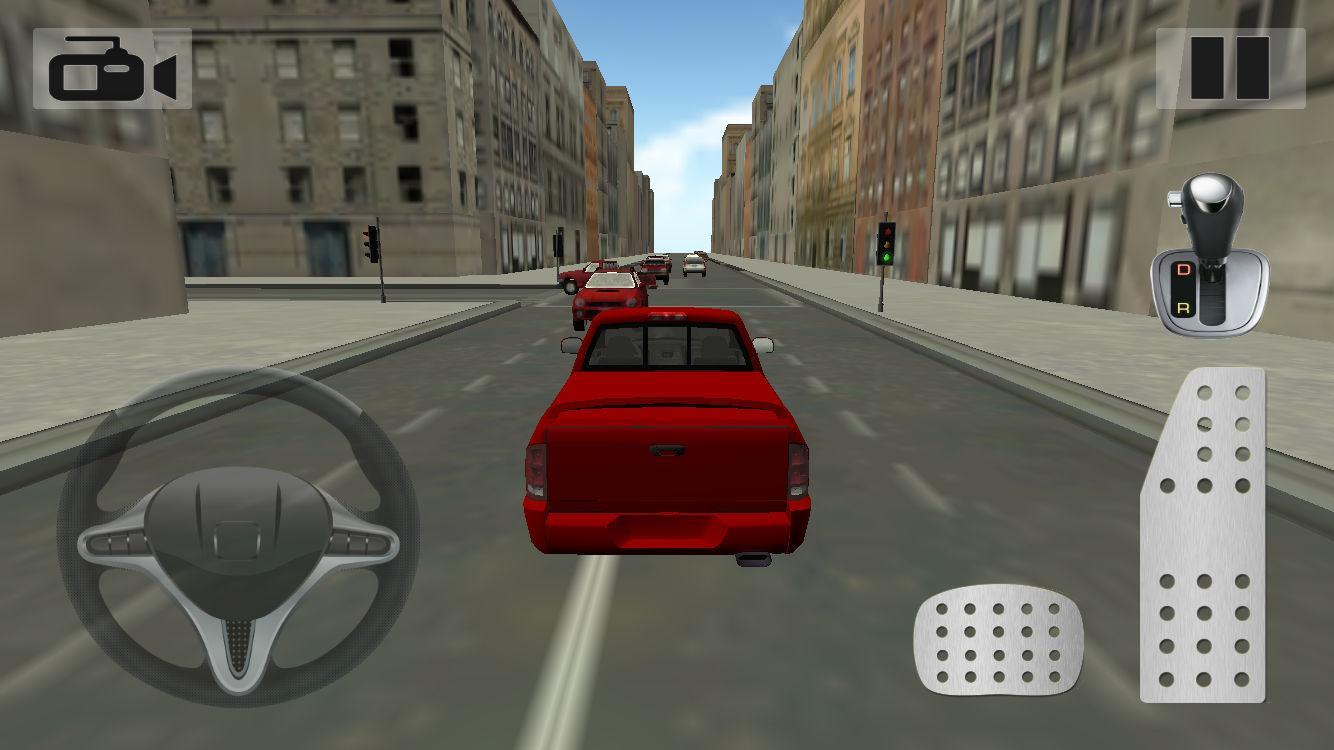This screenshot has width=1334, height=750.
Task: Step on the tall gas pedal
Action: pos(1204,535)
